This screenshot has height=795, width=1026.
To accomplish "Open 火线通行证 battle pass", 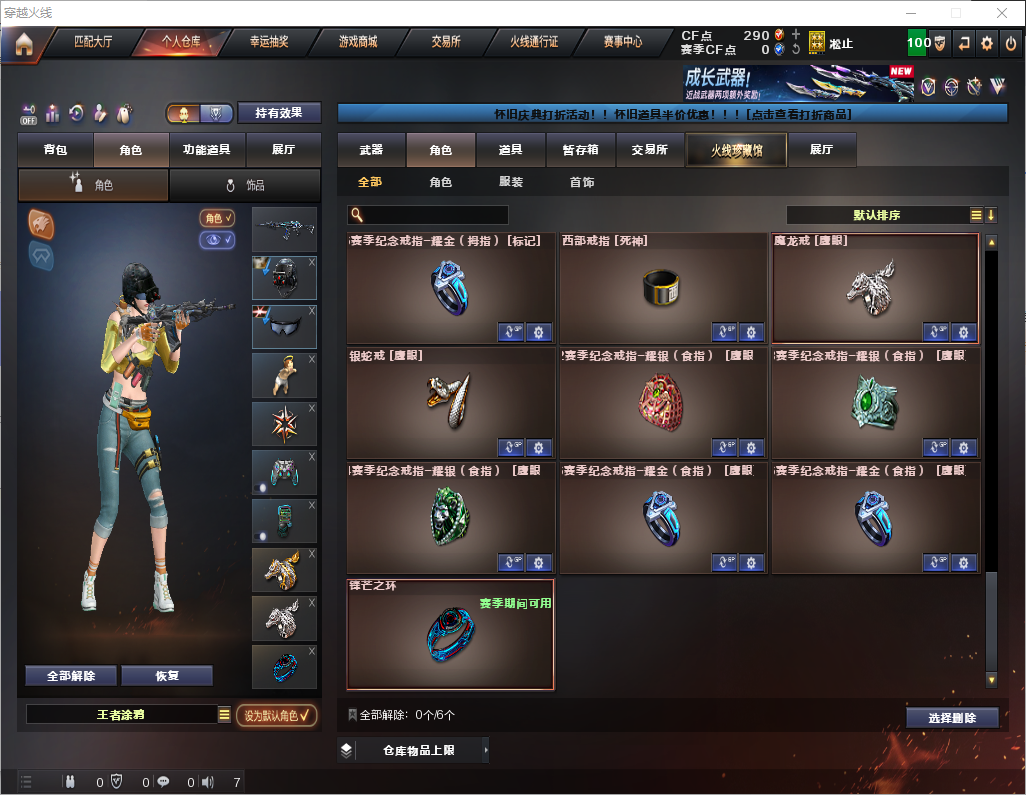I will click(534, 43).
